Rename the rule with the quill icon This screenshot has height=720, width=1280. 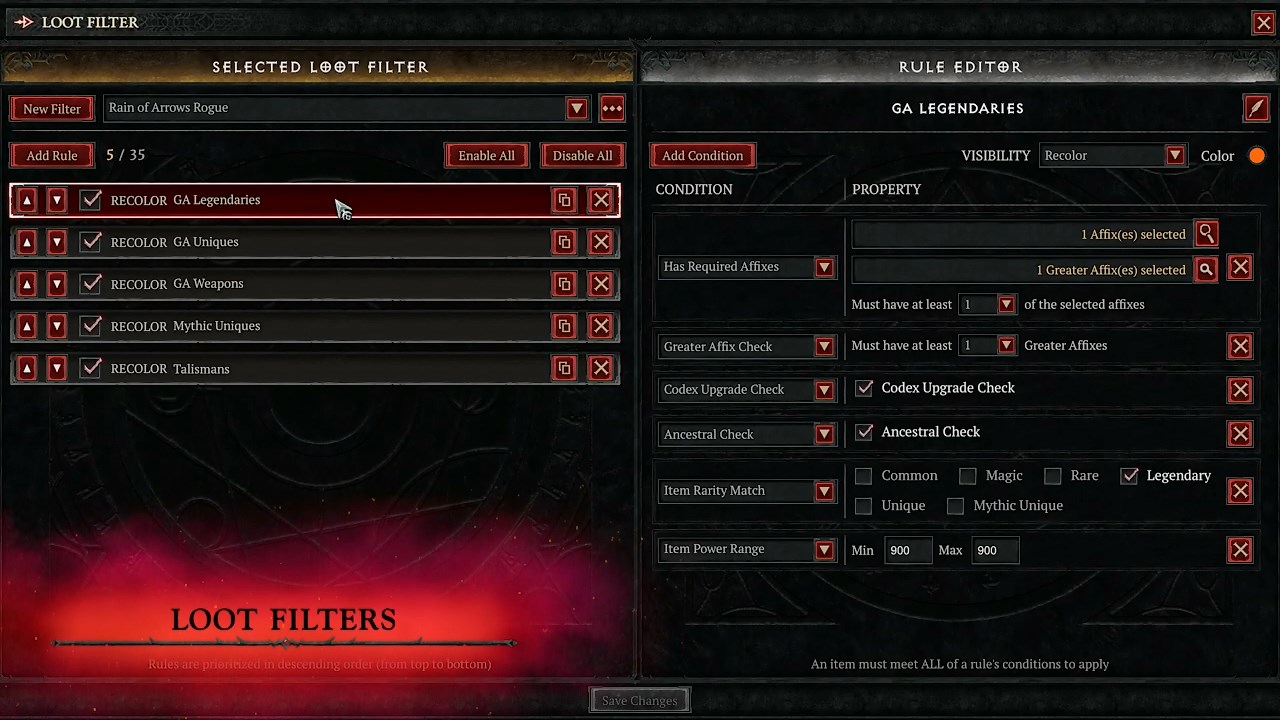(x=1256, y=108)
